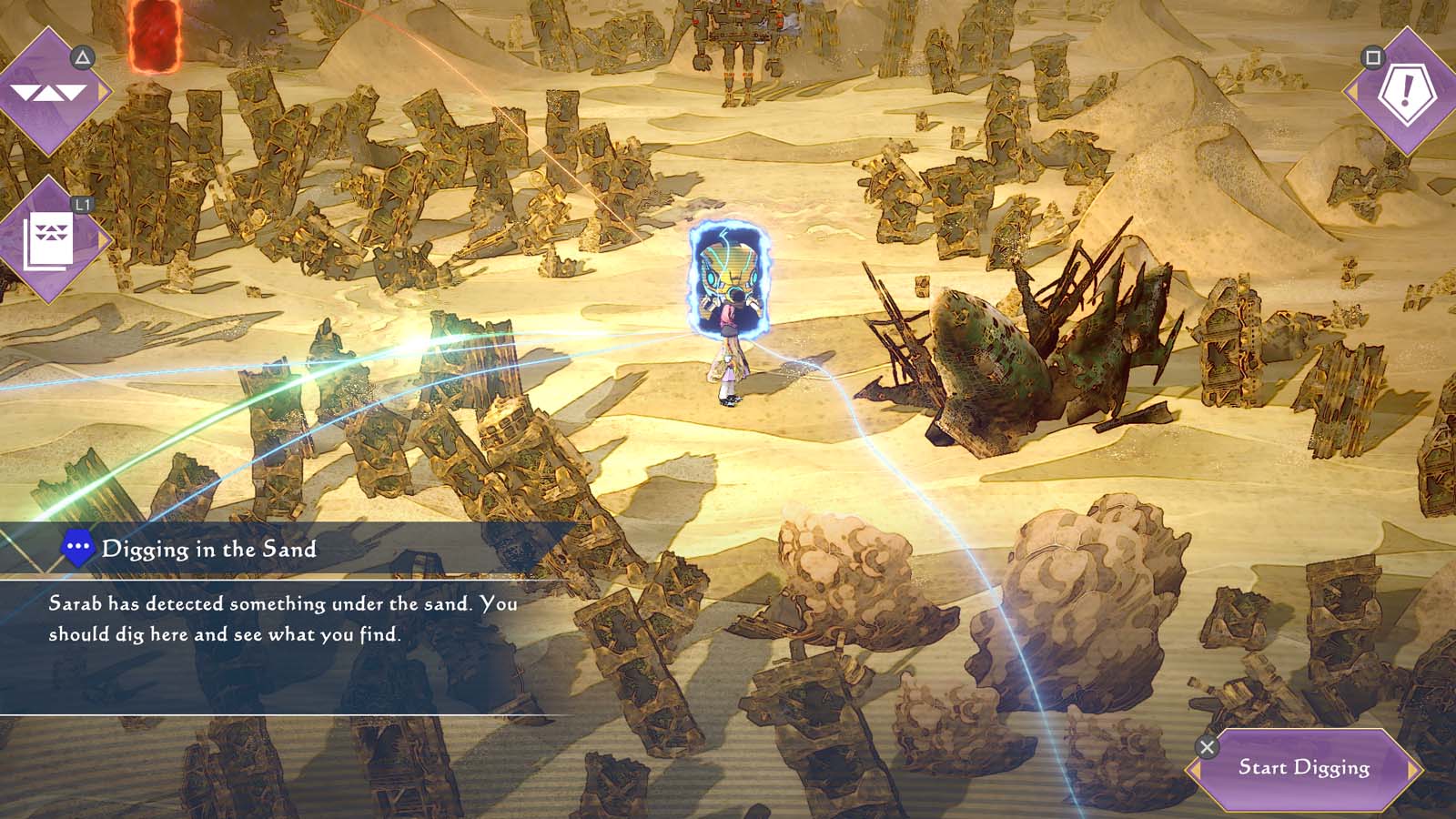Click the gold corner arrow on the exclamation diamond

[x=1354, y=92]
